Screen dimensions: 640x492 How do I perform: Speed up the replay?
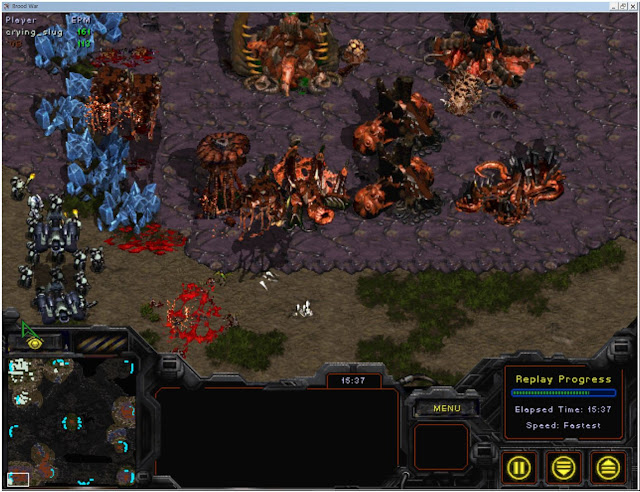[x=607, y=466]
